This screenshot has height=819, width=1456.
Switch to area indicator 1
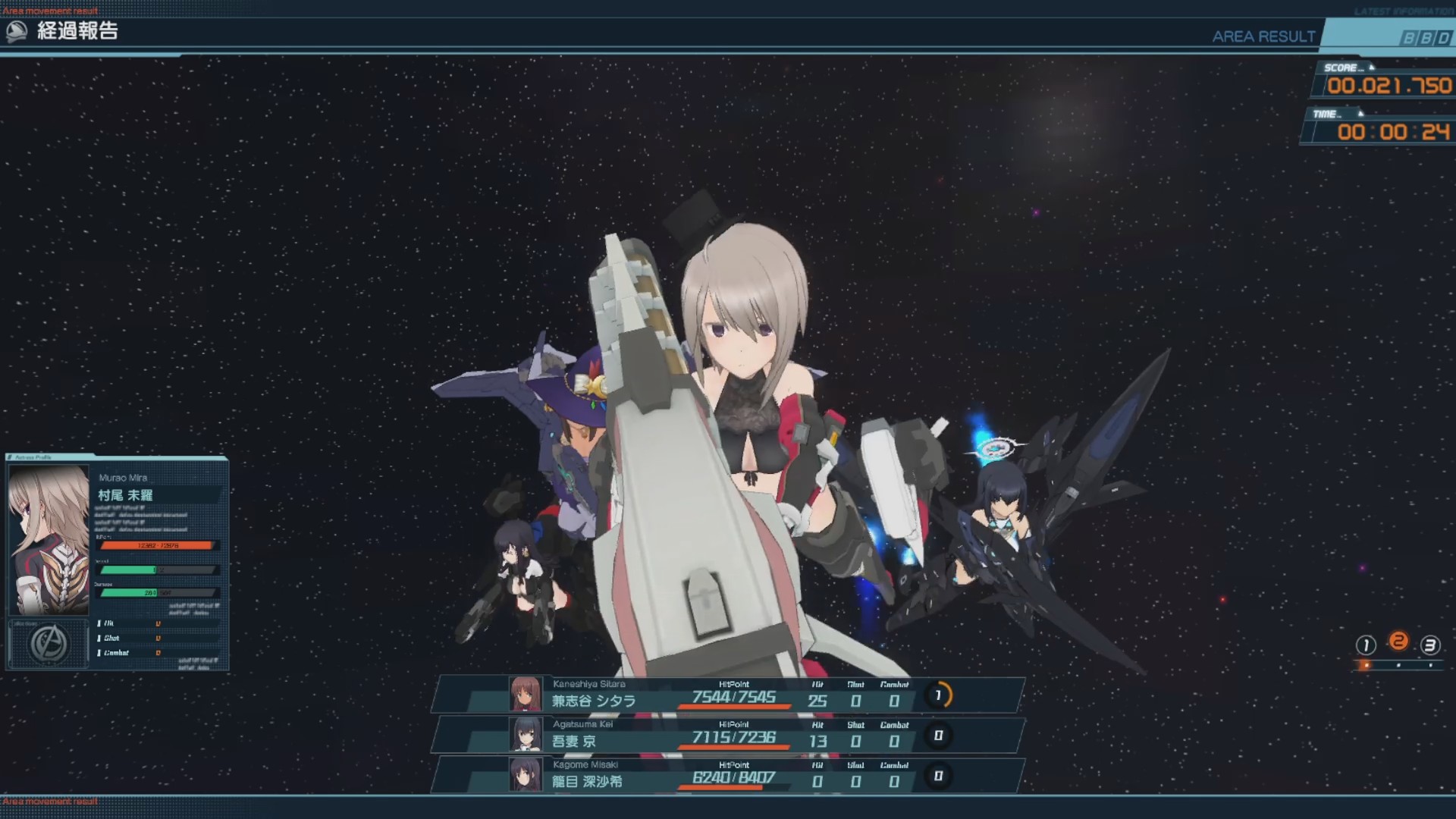coord(1366,645)
